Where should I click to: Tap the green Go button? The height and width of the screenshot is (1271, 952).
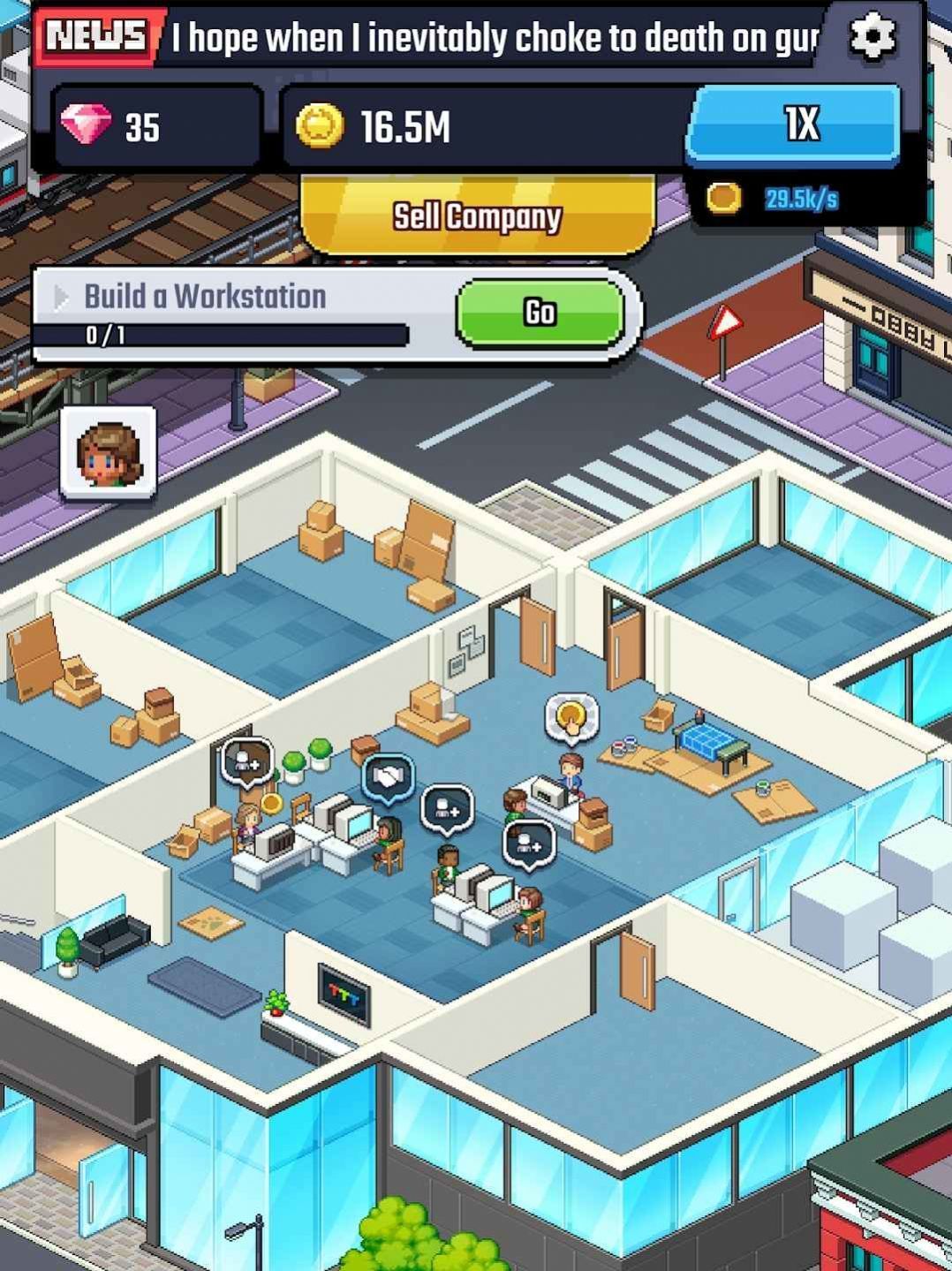[540, 313]
